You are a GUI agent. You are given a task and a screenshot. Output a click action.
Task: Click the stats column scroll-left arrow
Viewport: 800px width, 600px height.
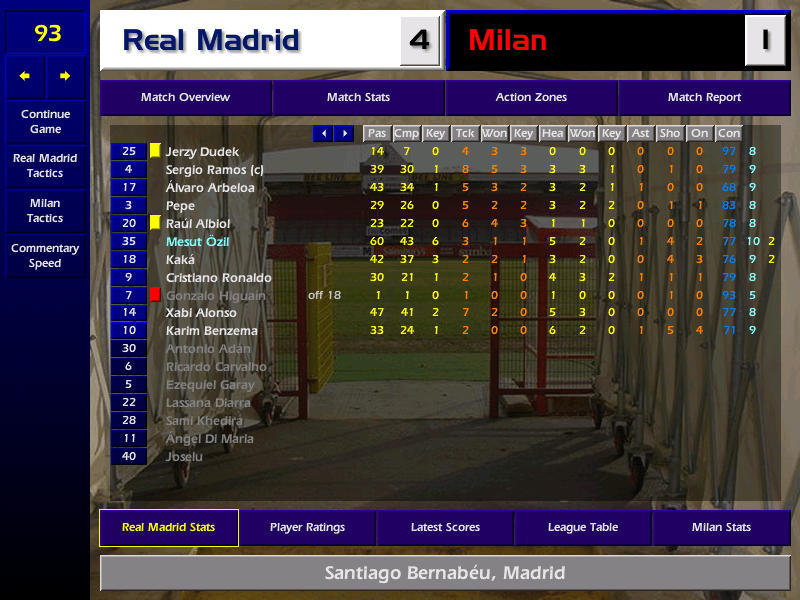323,133
